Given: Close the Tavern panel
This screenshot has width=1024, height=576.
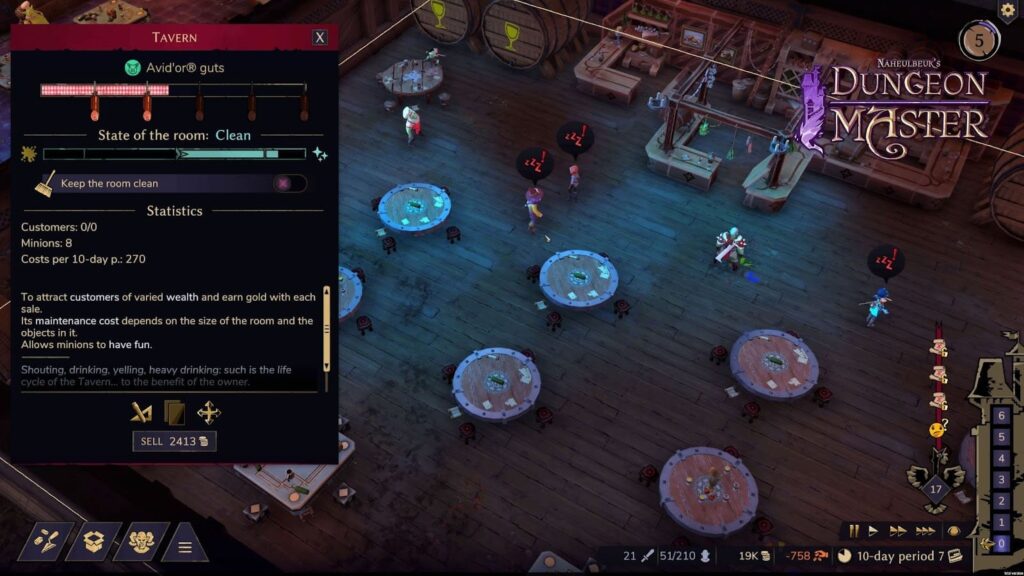Looking at the screenshot, I should coord(320,37).
